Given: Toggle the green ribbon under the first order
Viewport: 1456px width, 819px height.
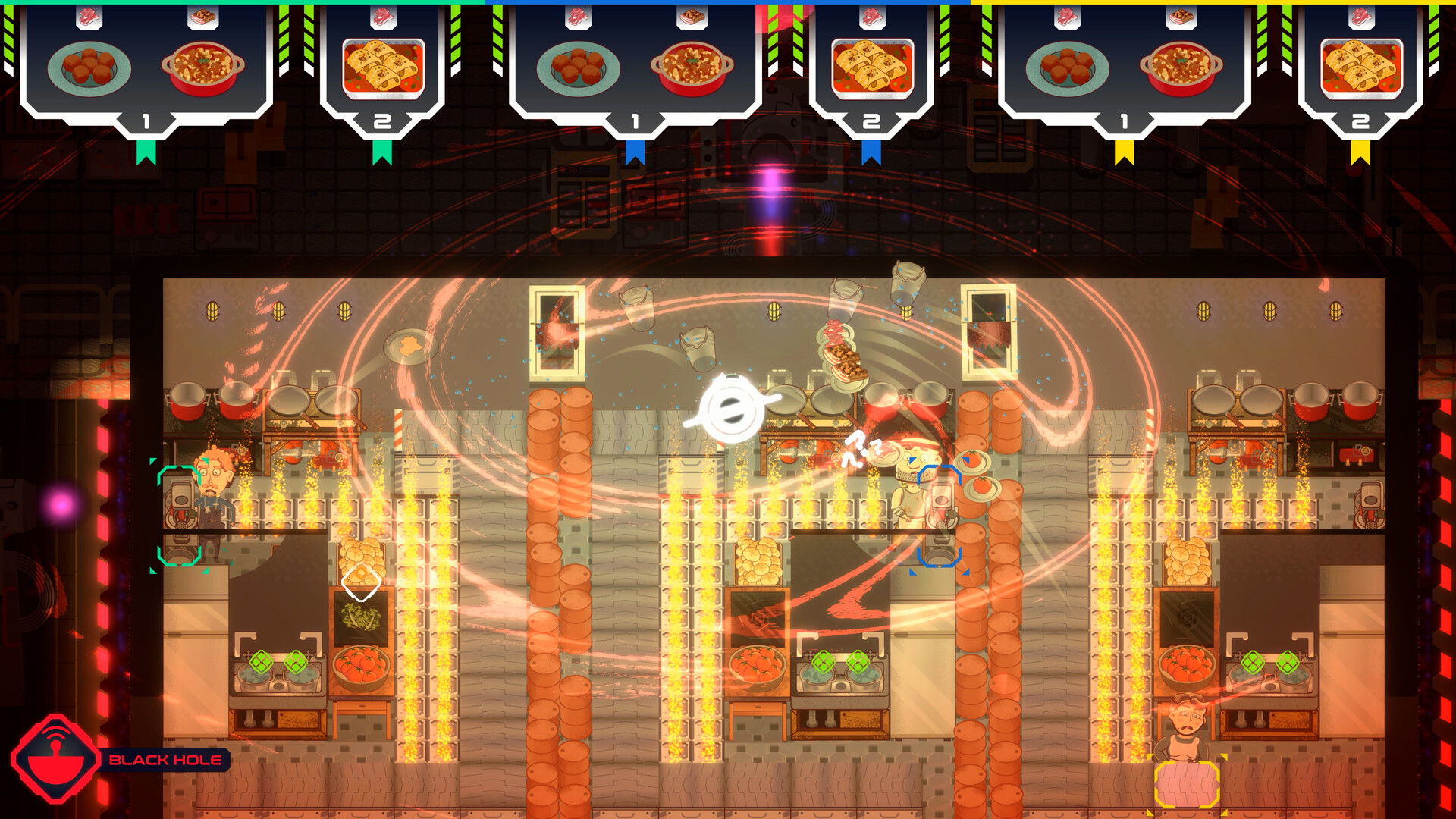Looking at the screenshot, I should pos(146,152).
